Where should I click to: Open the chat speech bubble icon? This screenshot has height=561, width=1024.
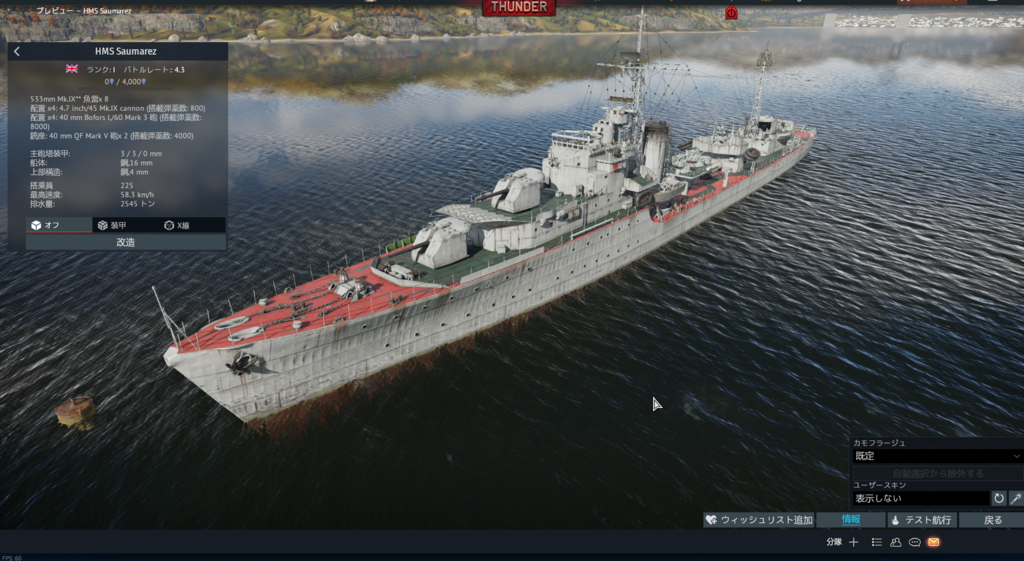point(914,542)
